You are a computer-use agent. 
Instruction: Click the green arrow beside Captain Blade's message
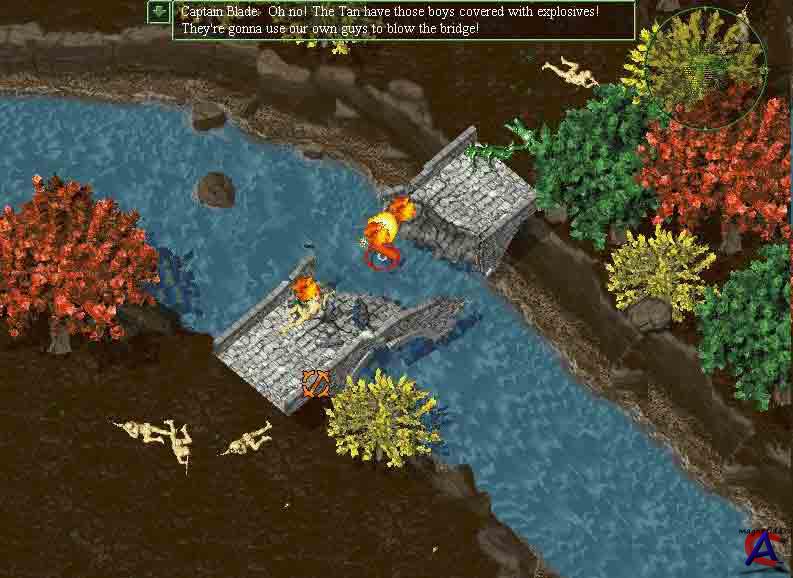click(159, 12)
